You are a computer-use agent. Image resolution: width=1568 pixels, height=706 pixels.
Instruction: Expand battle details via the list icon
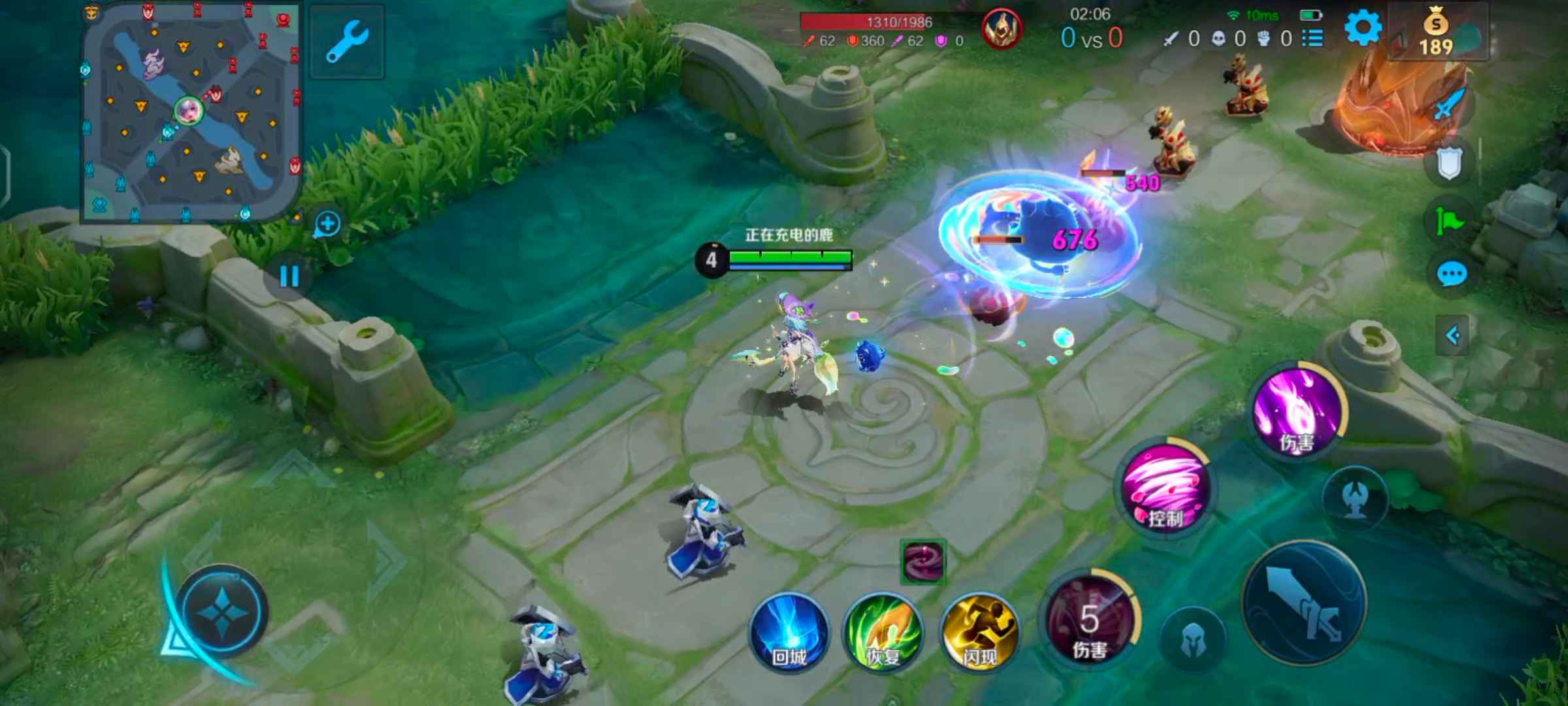tap(1313, 38)
